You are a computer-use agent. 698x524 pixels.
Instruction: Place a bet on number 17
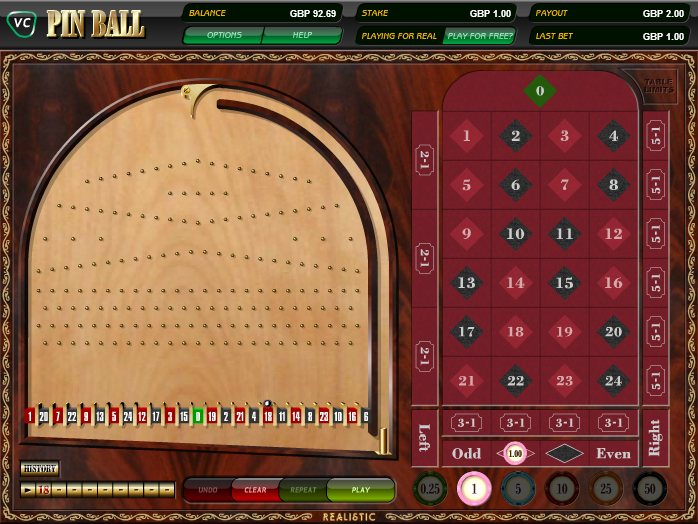[466, 331]
